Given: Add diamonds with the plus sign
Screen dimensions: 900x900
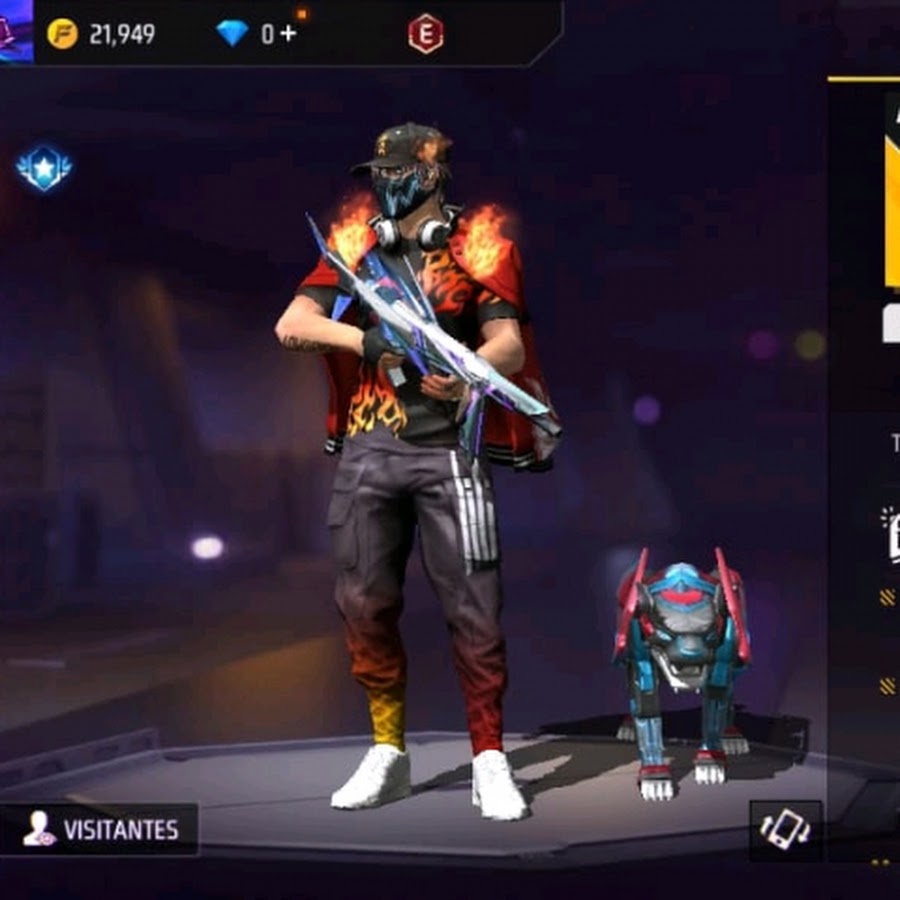Looking at the screenshot, I should [x=288, y=33].
